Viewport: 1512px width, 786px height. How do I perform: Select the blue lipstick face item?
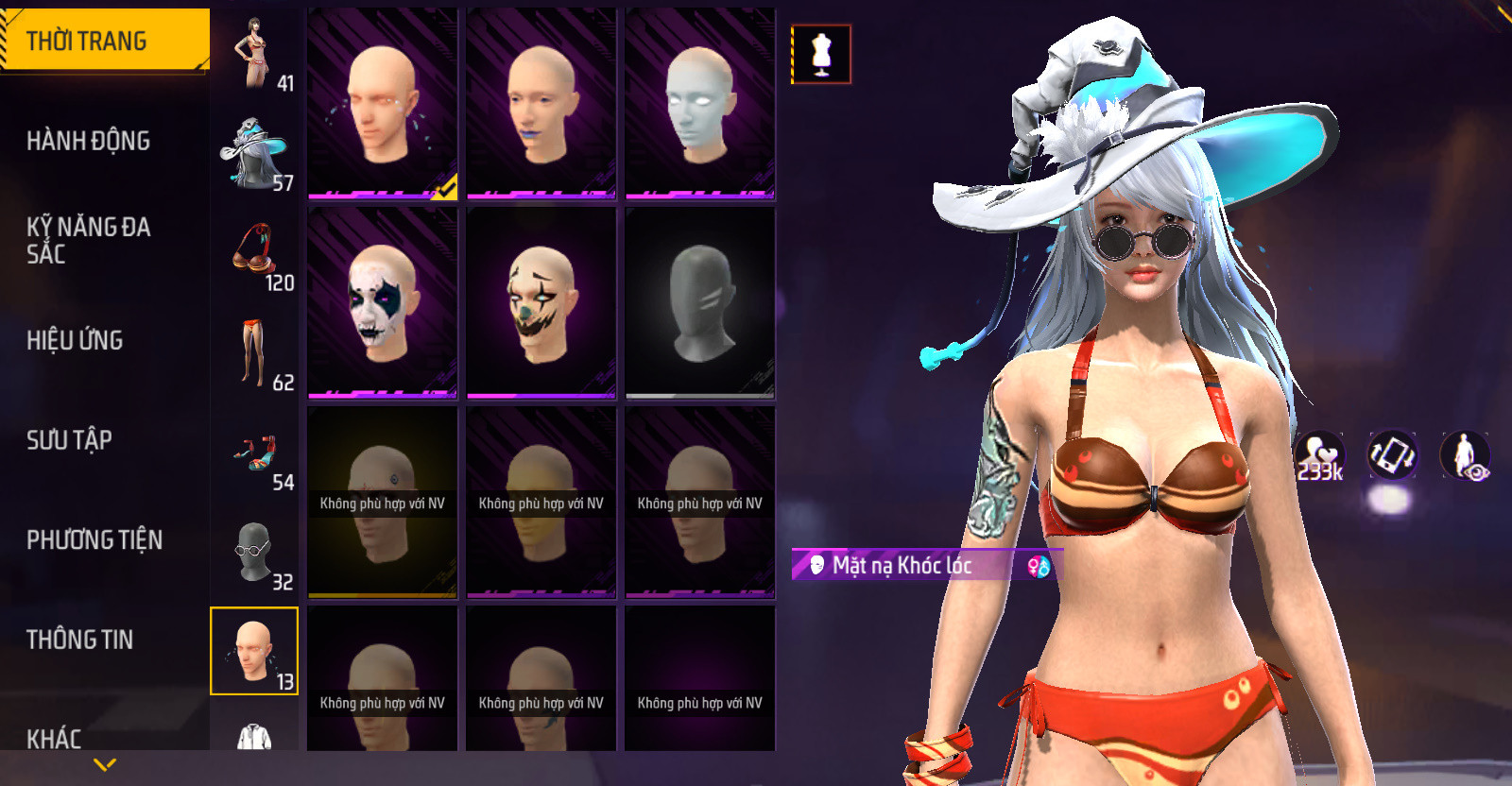click(x=541, y=104)
